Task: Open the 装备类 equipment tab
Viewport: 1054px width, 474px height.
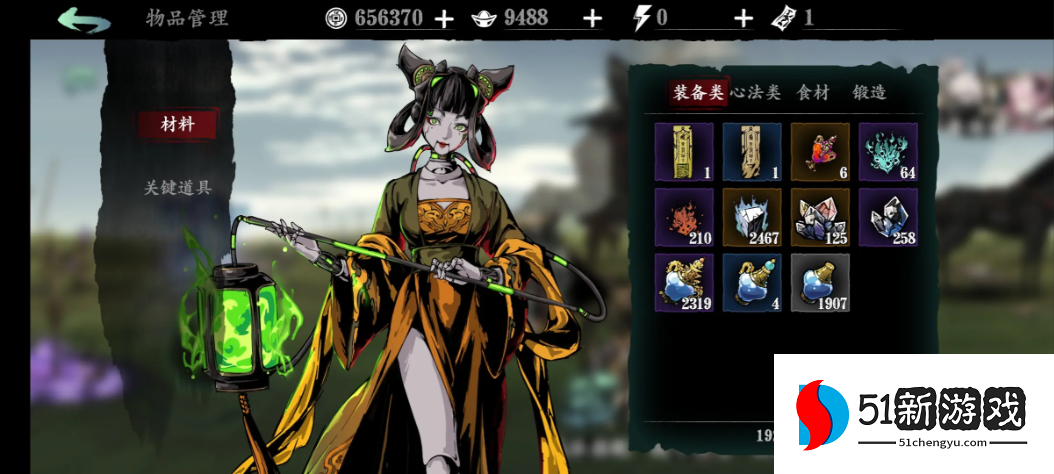Action: [x=698, y=93]
